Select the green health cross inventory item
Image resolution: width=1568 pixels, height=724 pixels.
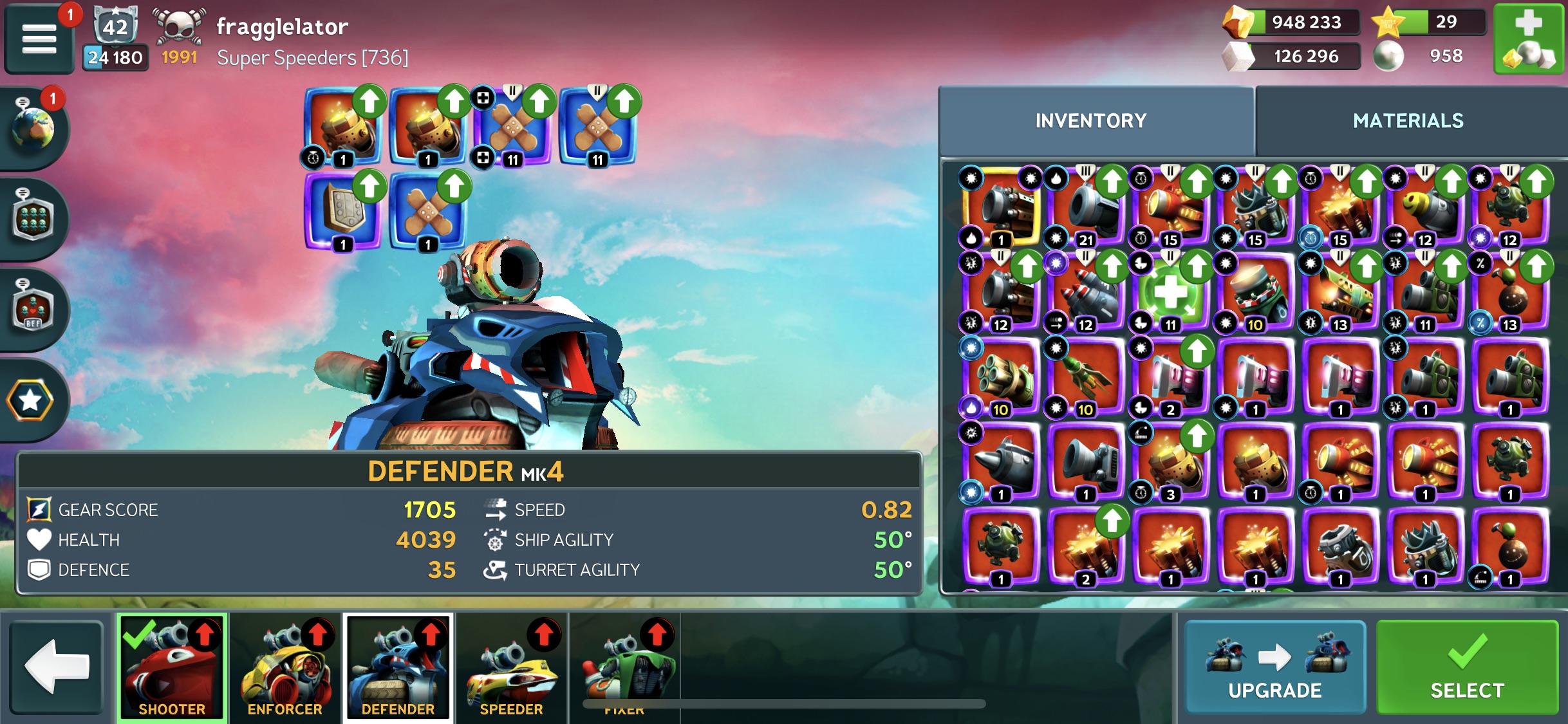1170,293
